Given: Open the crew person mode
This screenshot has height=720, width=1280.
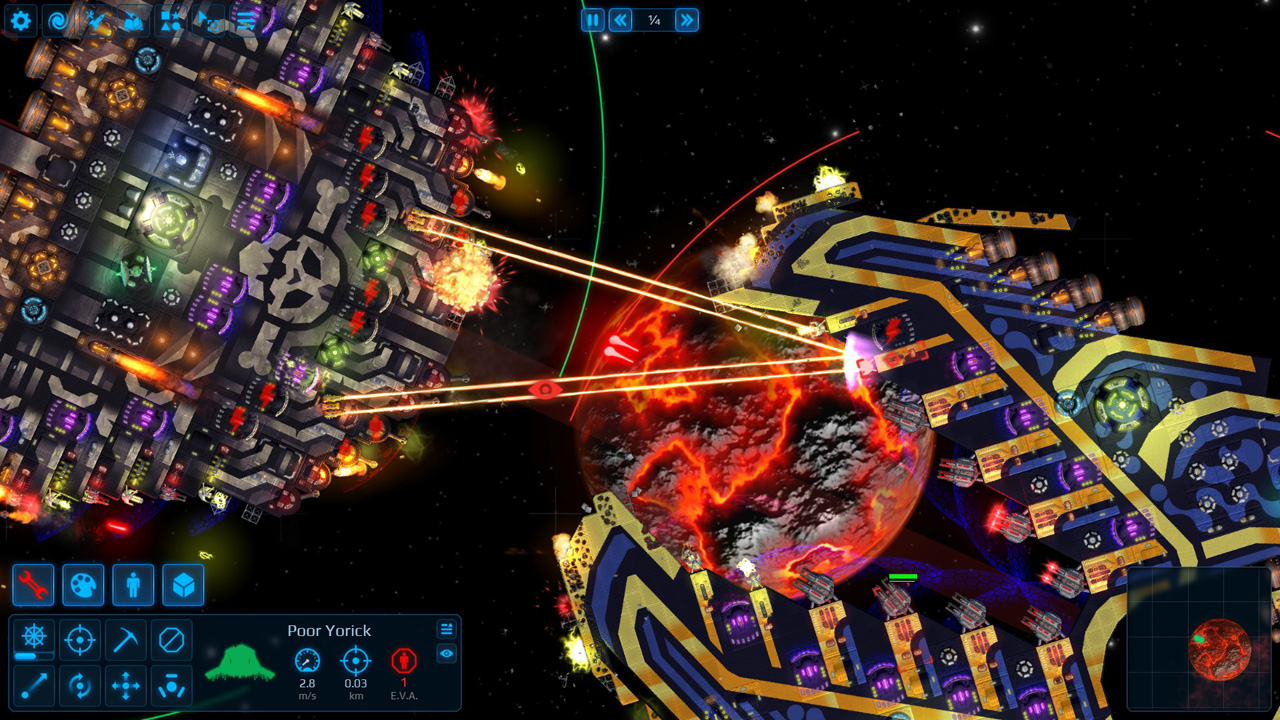Looking at the screenshot, I should point(133,585).
